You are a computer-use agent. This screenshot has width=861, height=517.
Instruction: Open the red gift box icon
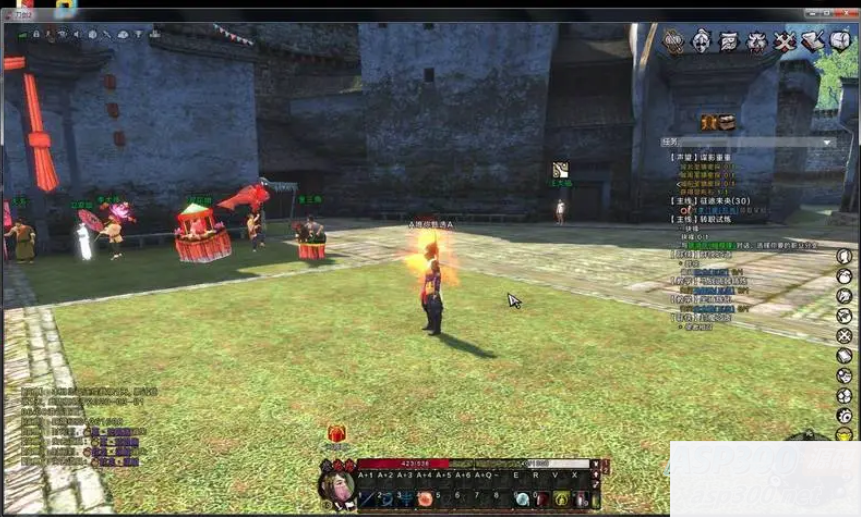click(337, 435)
